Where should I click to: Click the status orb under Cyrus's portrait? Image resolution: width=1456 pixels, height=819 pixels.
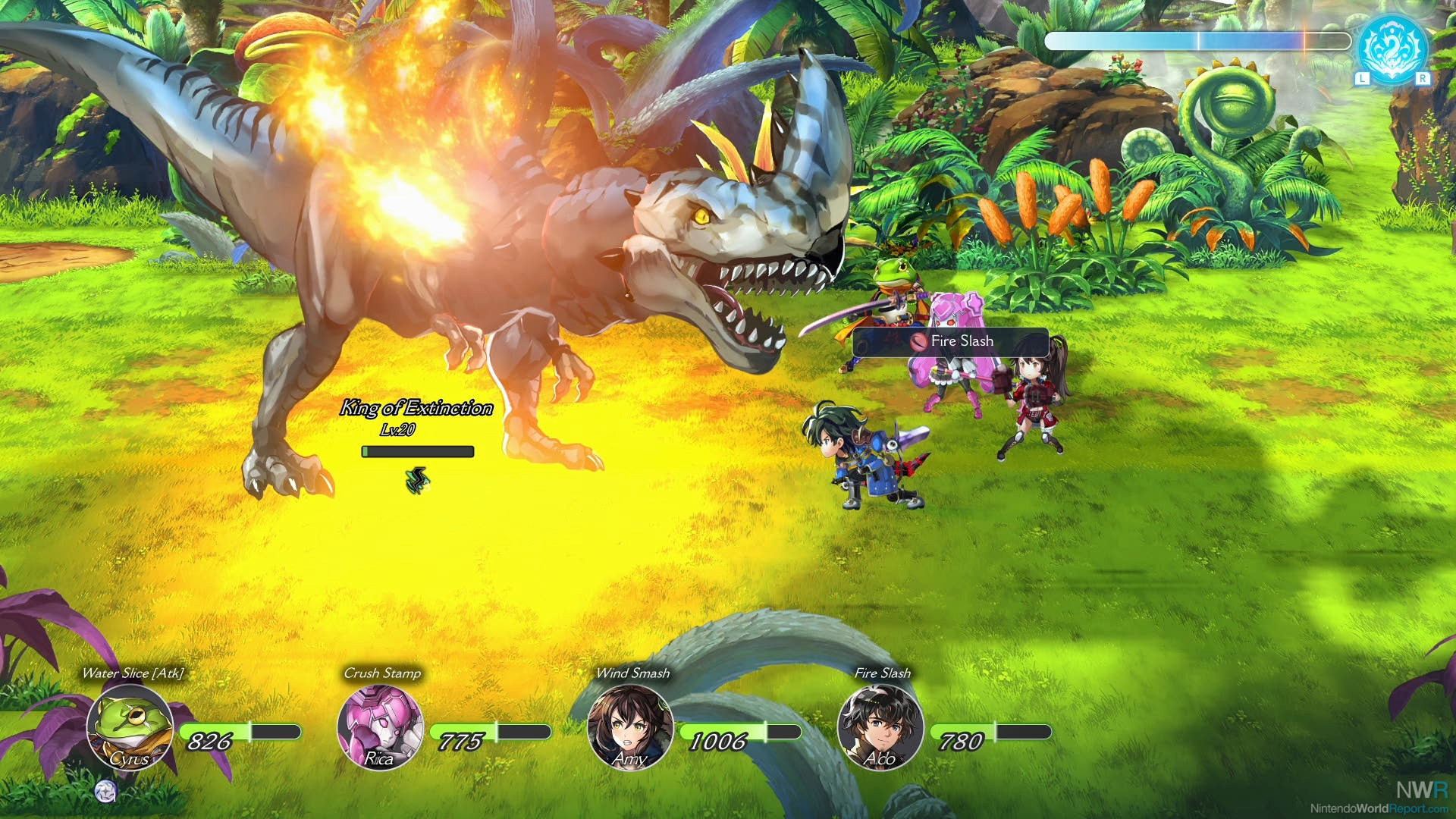(106, 791)
